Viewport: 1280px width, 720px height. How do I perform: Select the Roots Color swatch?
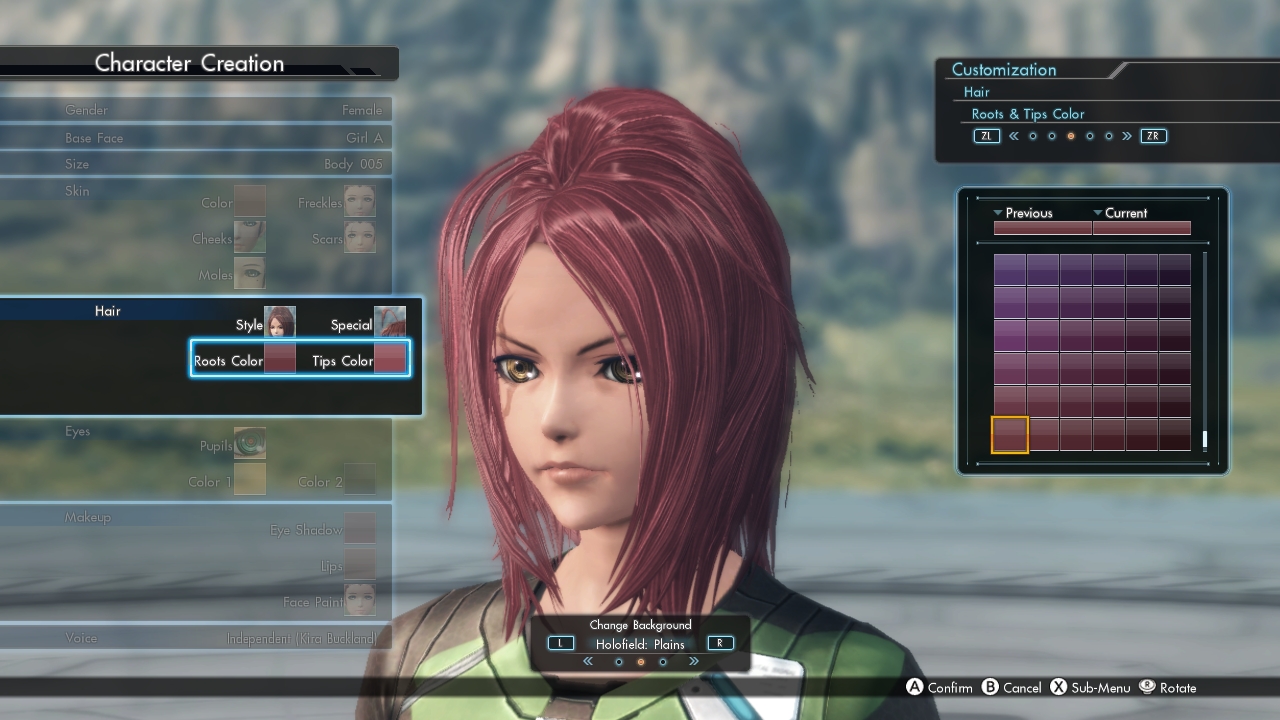pyautogui.click(x=280, y=358)
